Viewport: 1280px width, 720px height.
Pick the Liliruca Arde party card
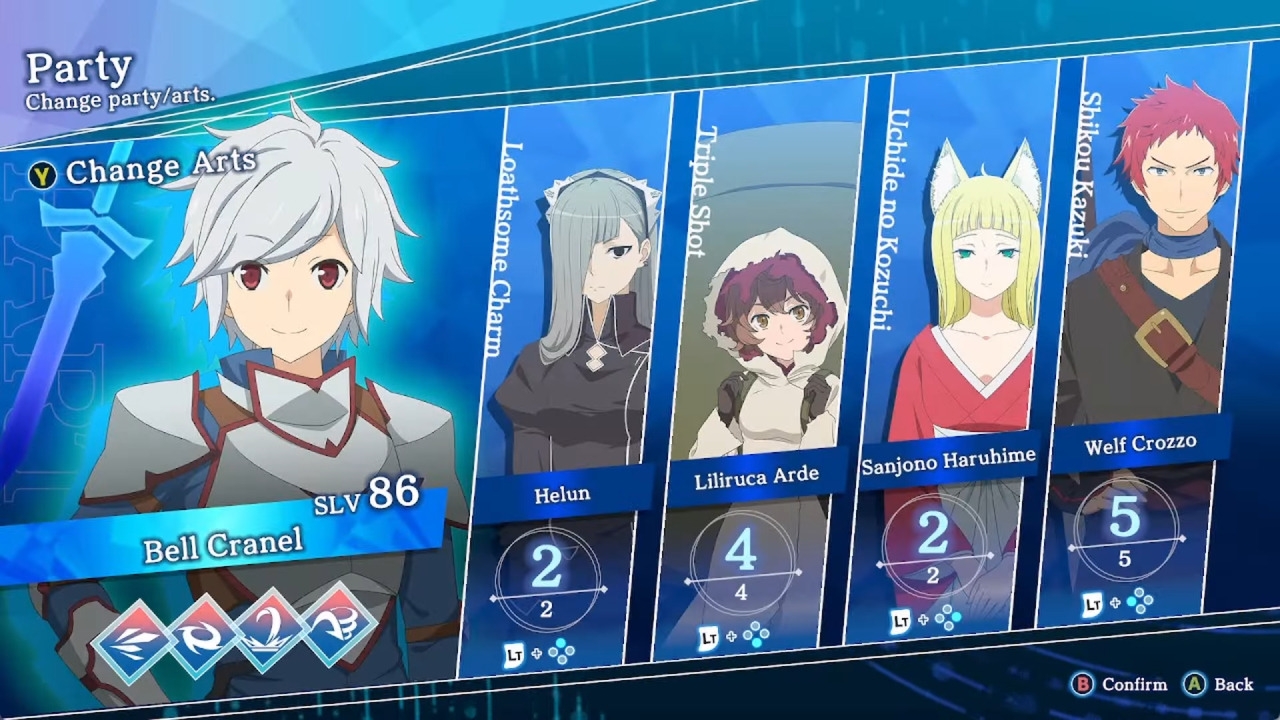pos(757,370)
